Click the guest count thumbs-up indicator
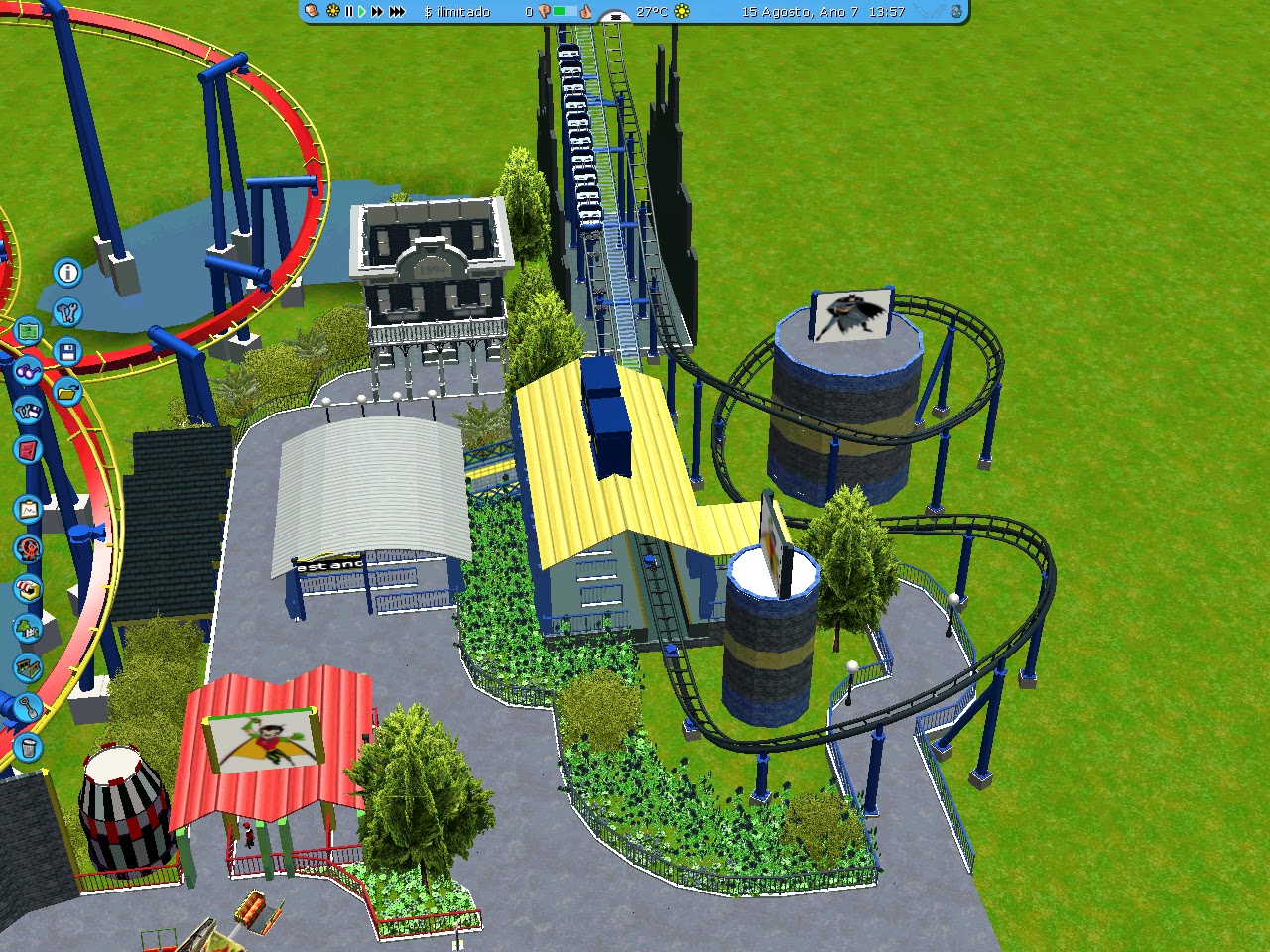Screen dimensions: 1270x952 [587, 13]
